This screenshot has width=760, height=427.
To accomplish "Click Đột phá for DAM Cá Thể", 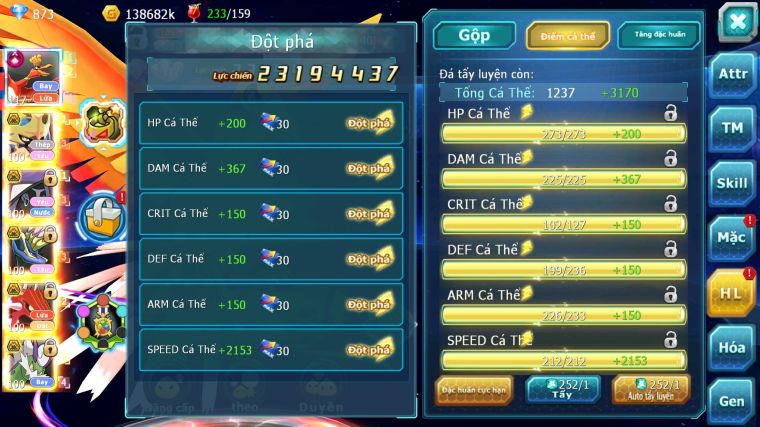I will point(370,168).
